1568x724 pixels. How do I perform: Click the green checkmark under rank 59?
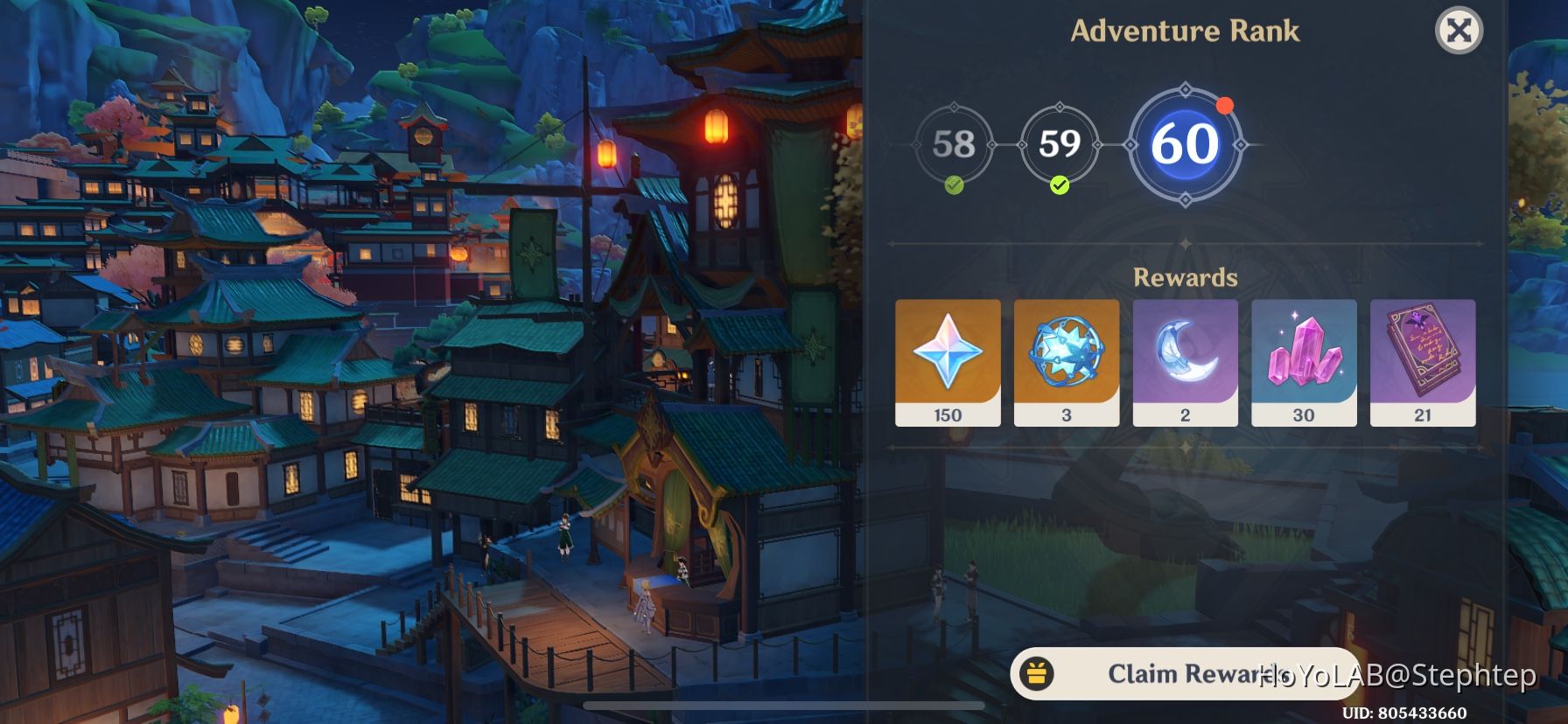point(1059,185)
